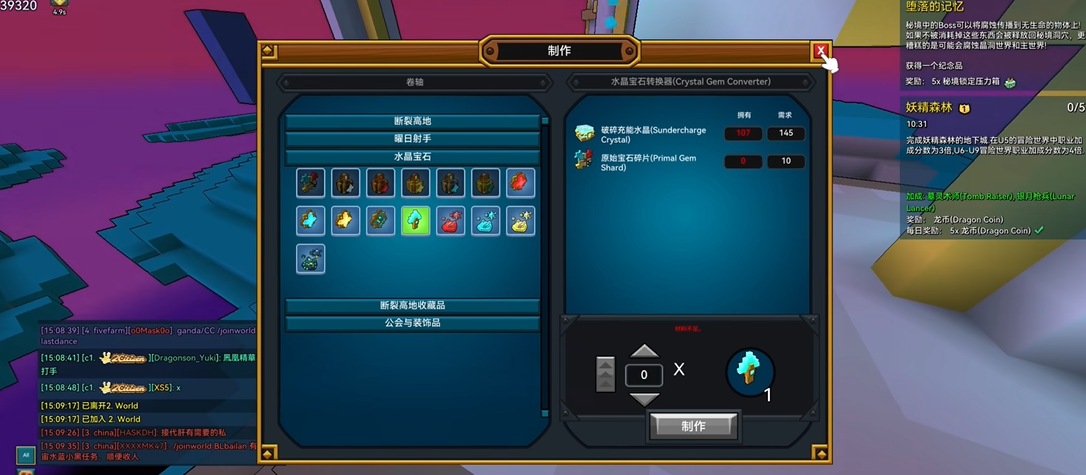Click the 制作 craft button
Viewport: 1086px width, 475px height.
click(693, 426)
